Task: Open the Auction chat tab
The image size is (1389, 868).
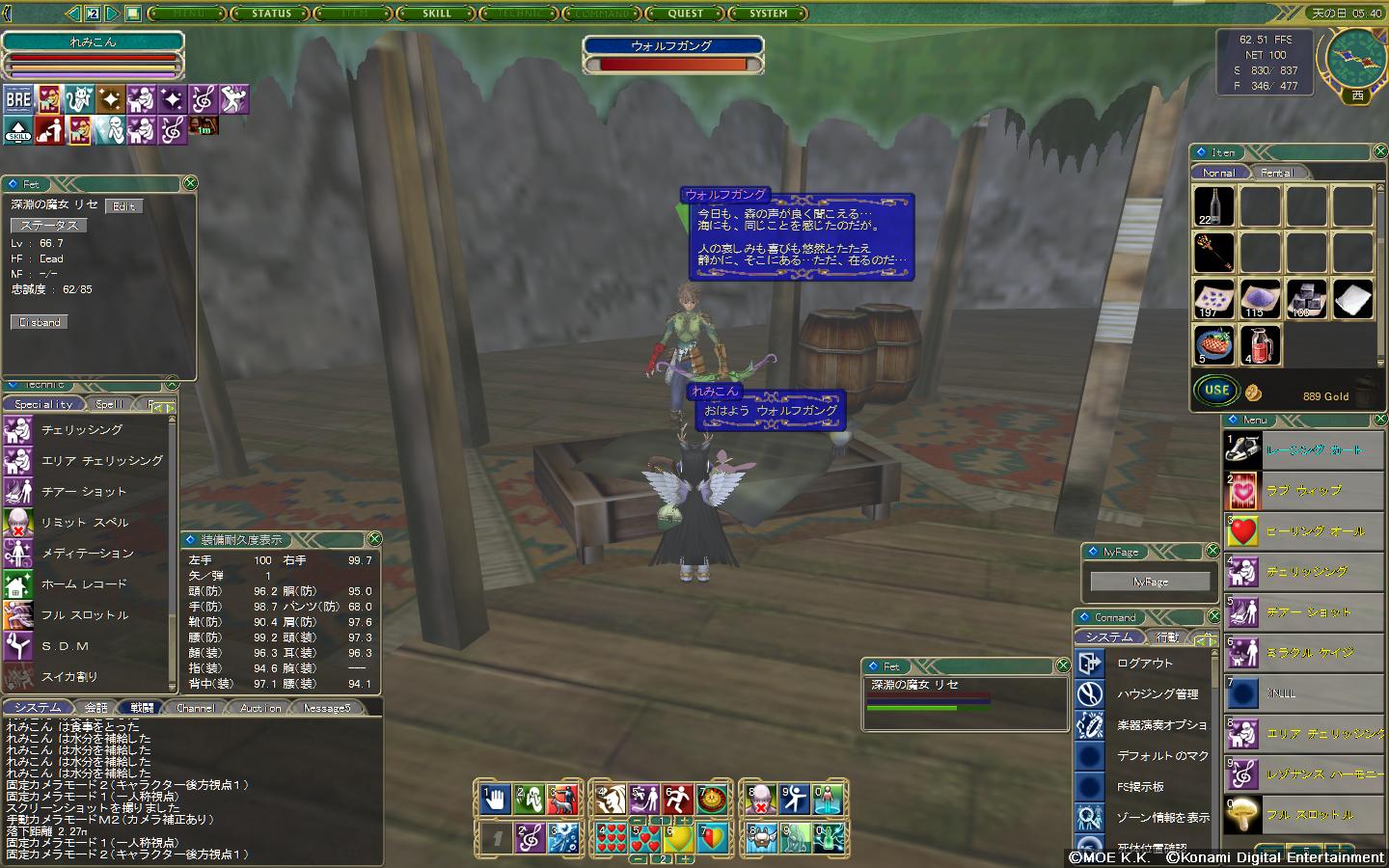Action: coord(260,708)
